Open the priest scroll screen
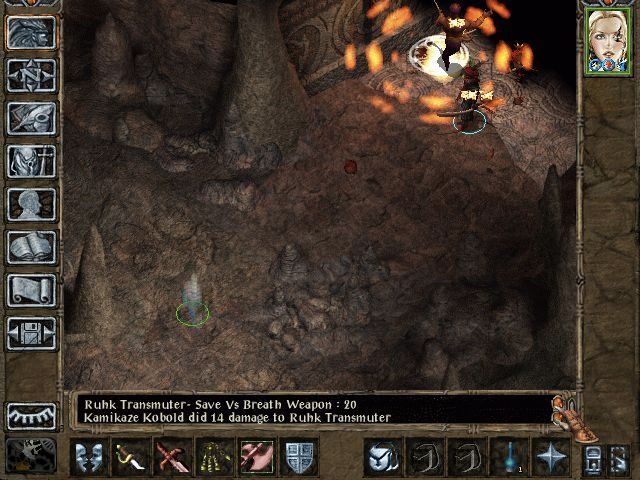 32,290
